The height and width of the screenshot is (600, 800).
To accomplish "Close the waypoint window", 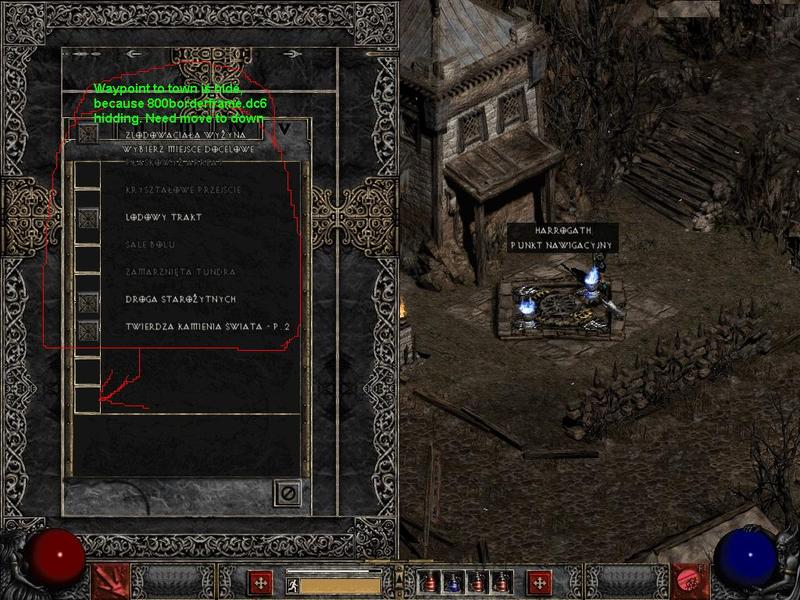I will (287, 493).
